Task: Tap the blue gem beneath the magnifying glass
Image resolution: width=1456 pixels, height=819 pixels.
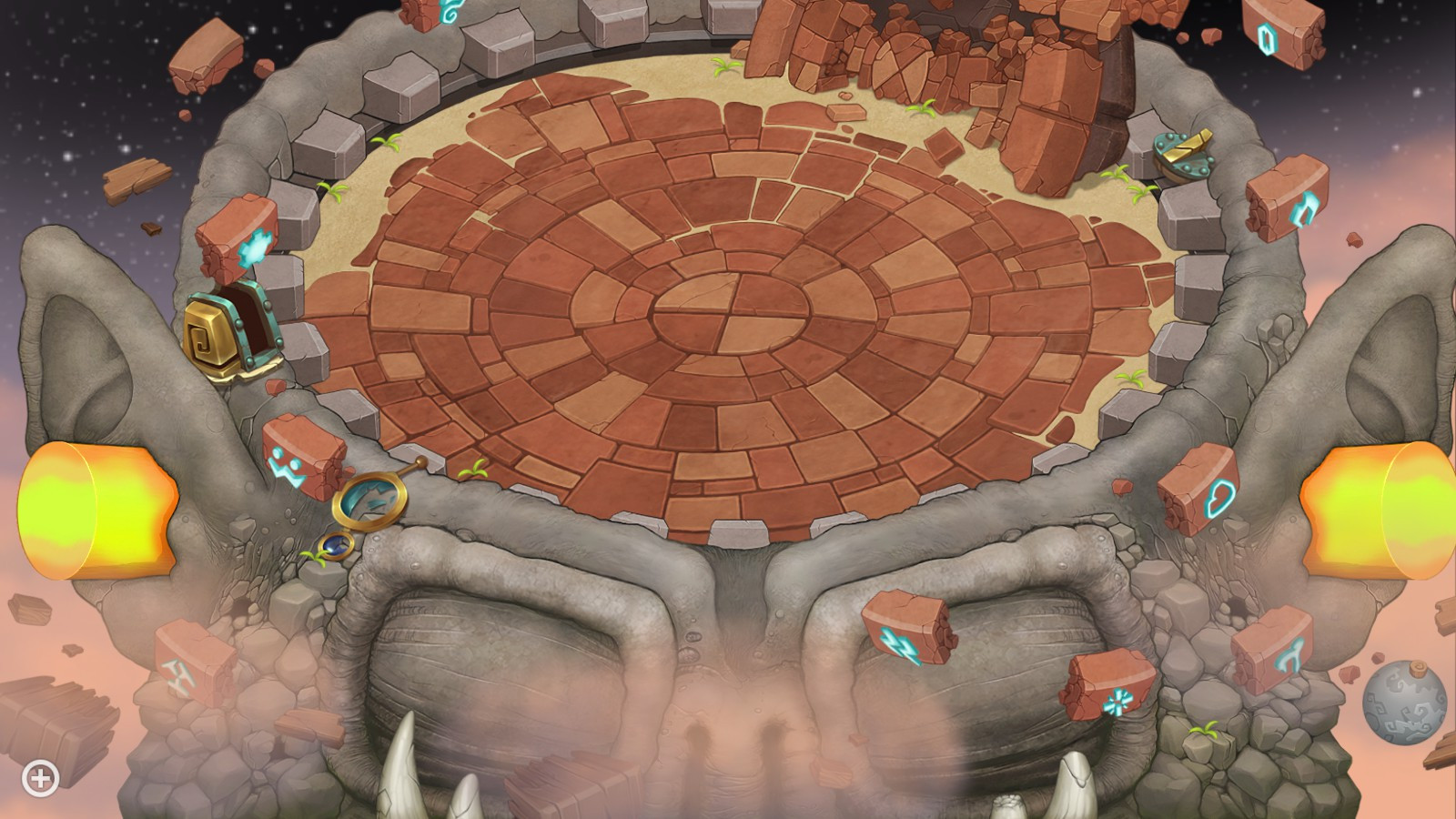Action: (x=337, y=548)
